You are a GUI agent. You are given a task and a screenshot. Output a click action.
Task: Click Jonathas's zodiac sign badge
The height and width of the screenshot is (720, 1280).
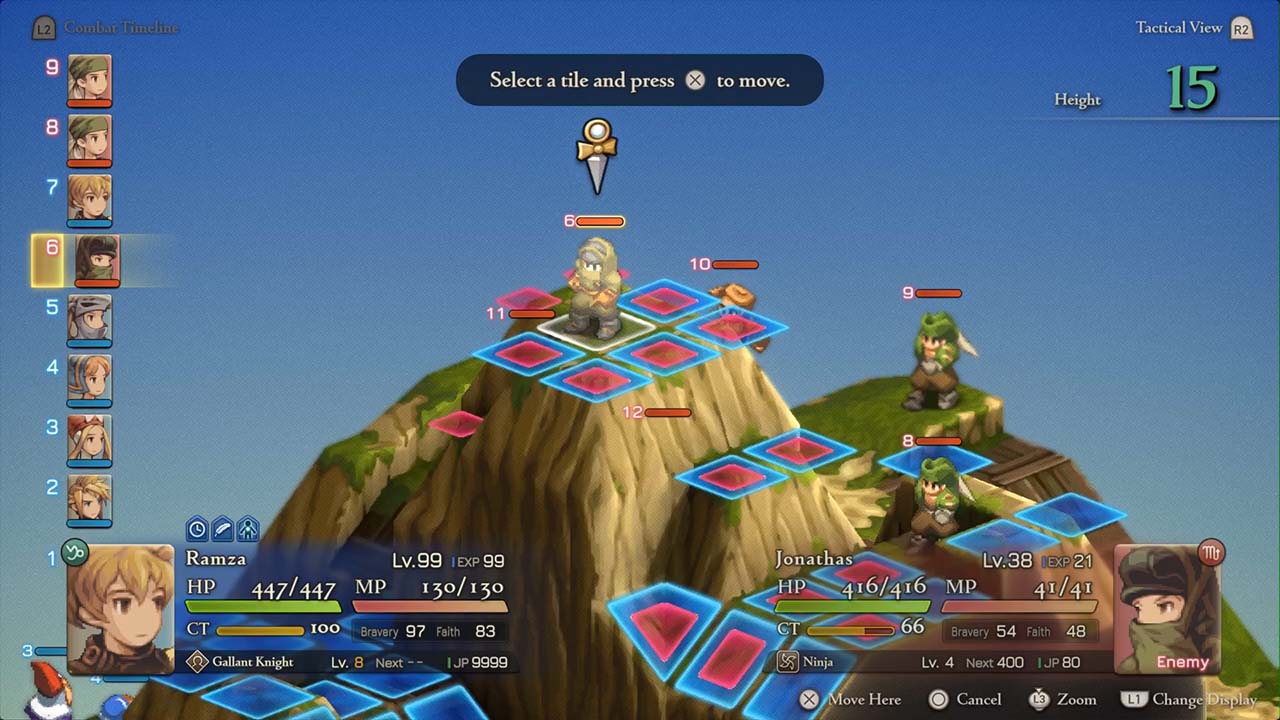point(1211,552)
